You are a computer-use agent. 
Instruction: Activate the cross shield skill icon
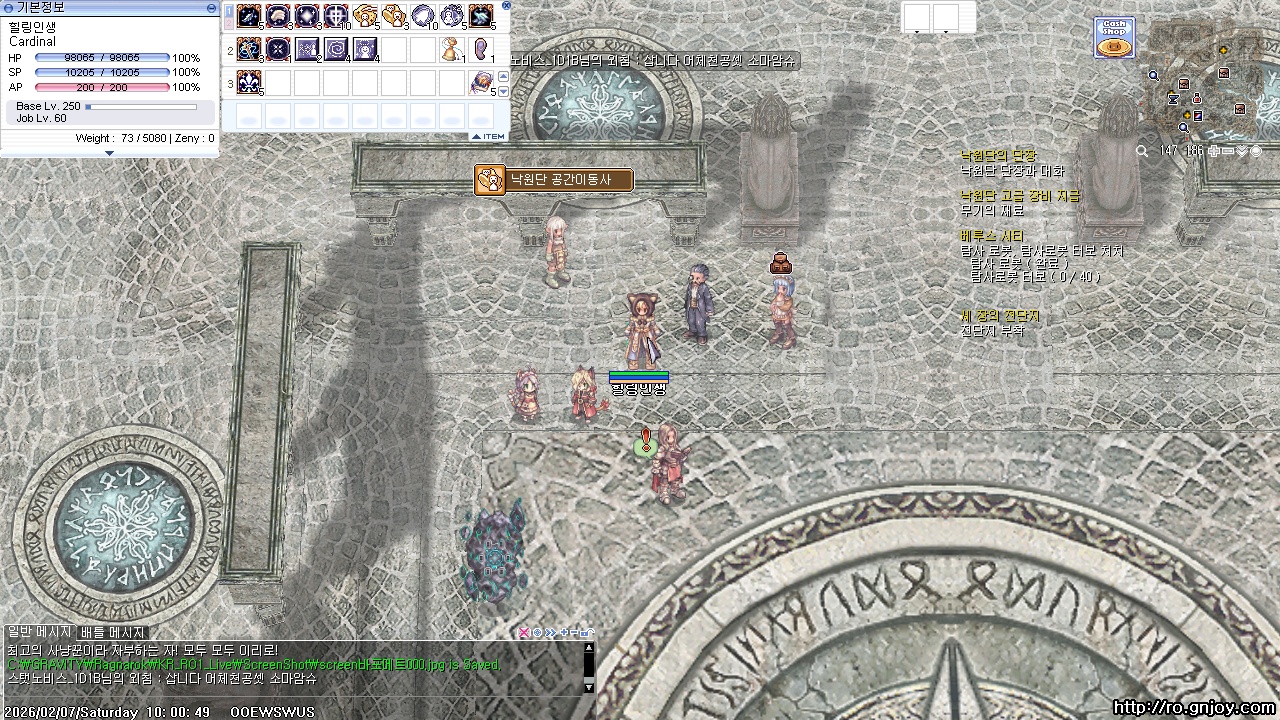336,17
